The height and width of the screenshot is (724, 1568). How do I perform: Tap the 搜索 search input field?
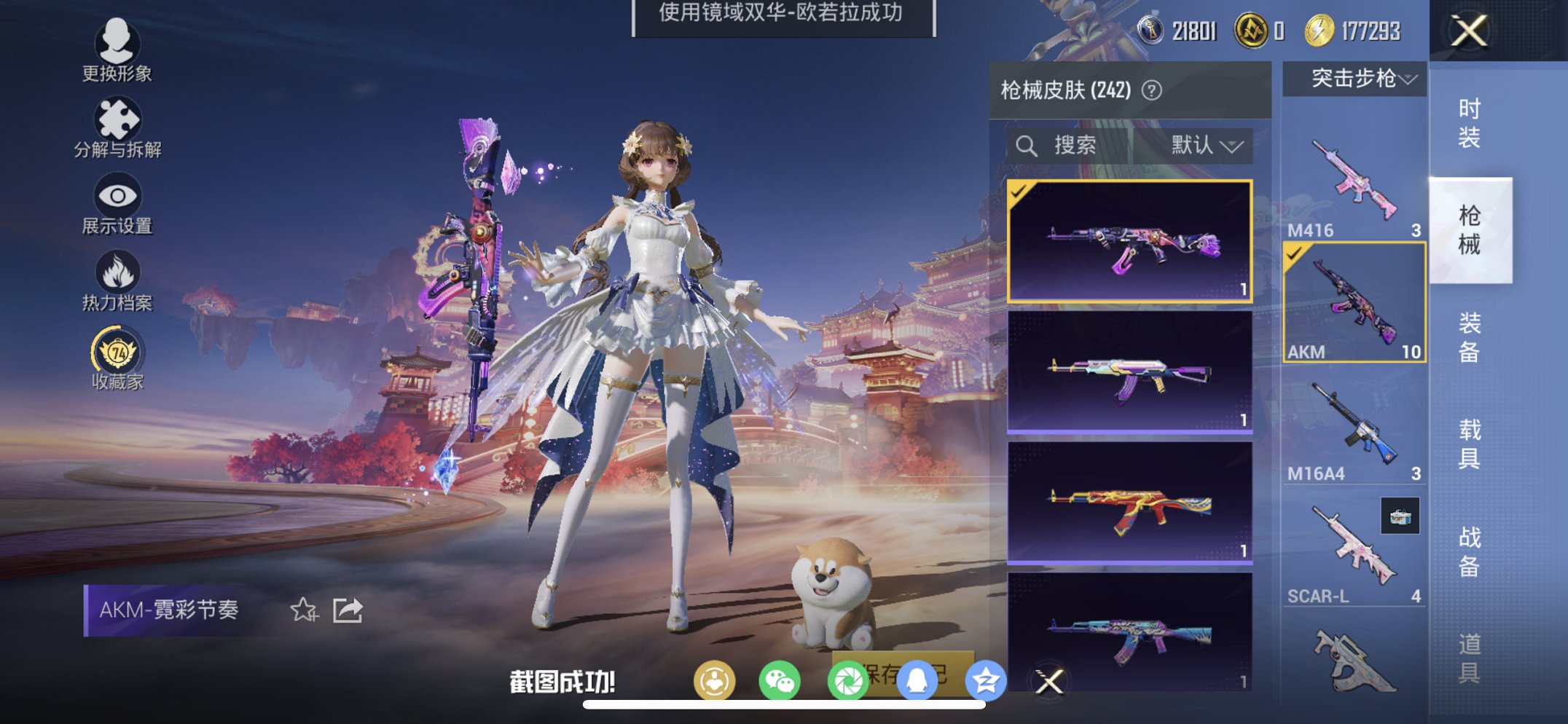(x=1071, y=144)
